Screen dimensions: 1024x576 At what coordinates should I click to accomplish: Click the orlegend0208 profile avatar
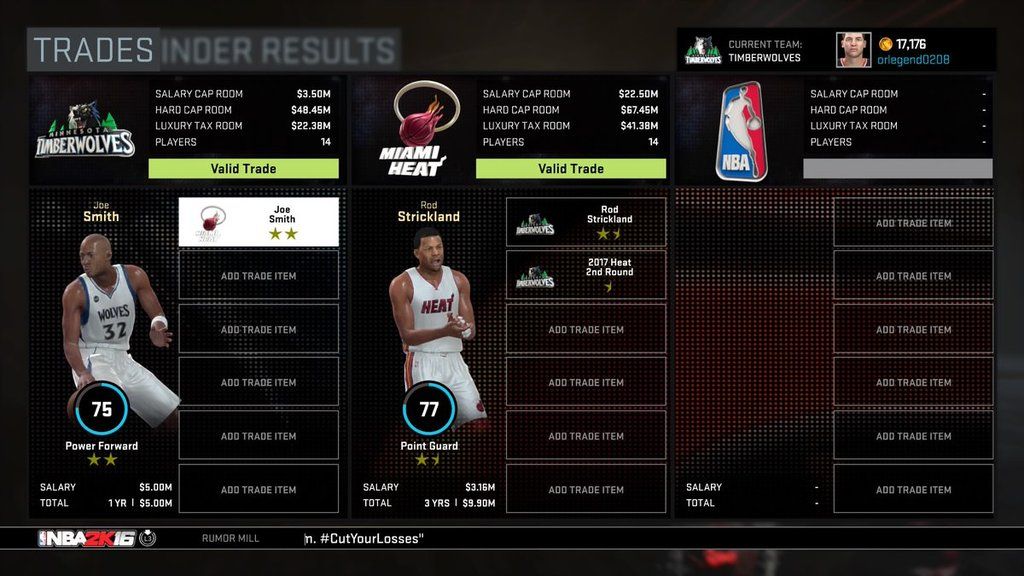click(x=853, y=50)
